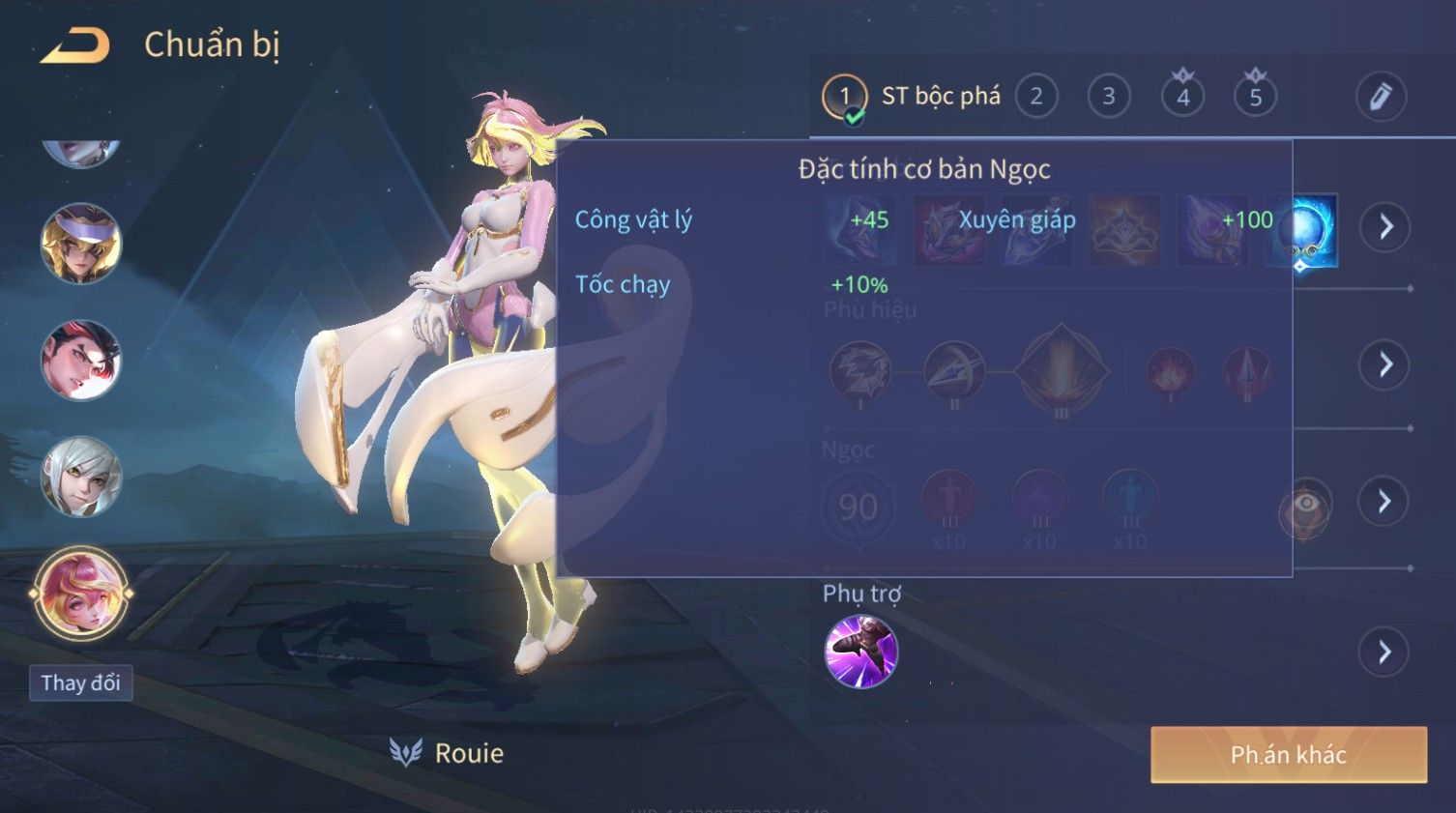Switch to preset slot 3

1108,97
